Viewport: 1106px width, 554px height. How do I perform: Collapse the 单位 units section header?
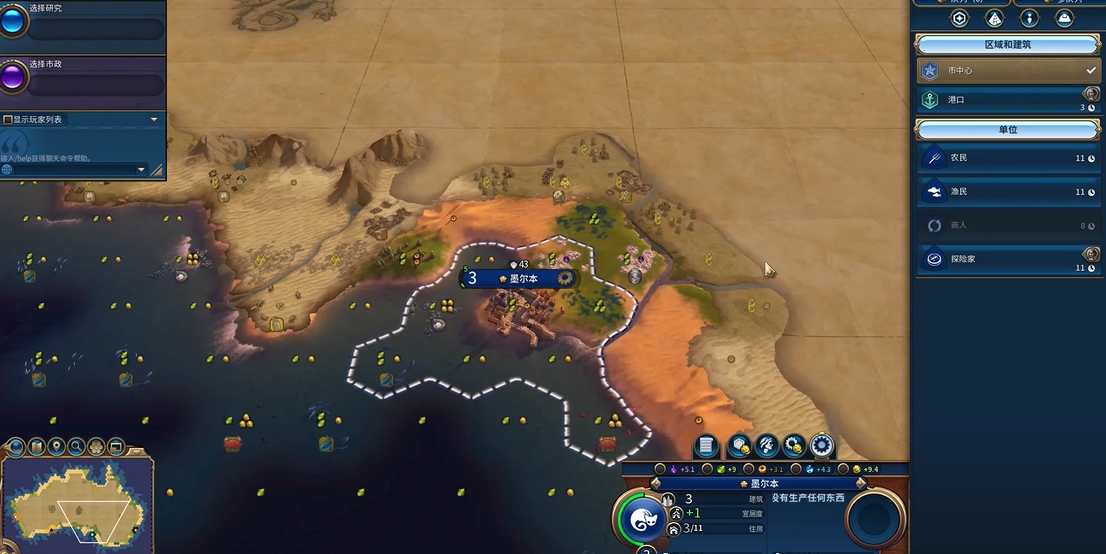[x=1007, y=130]
